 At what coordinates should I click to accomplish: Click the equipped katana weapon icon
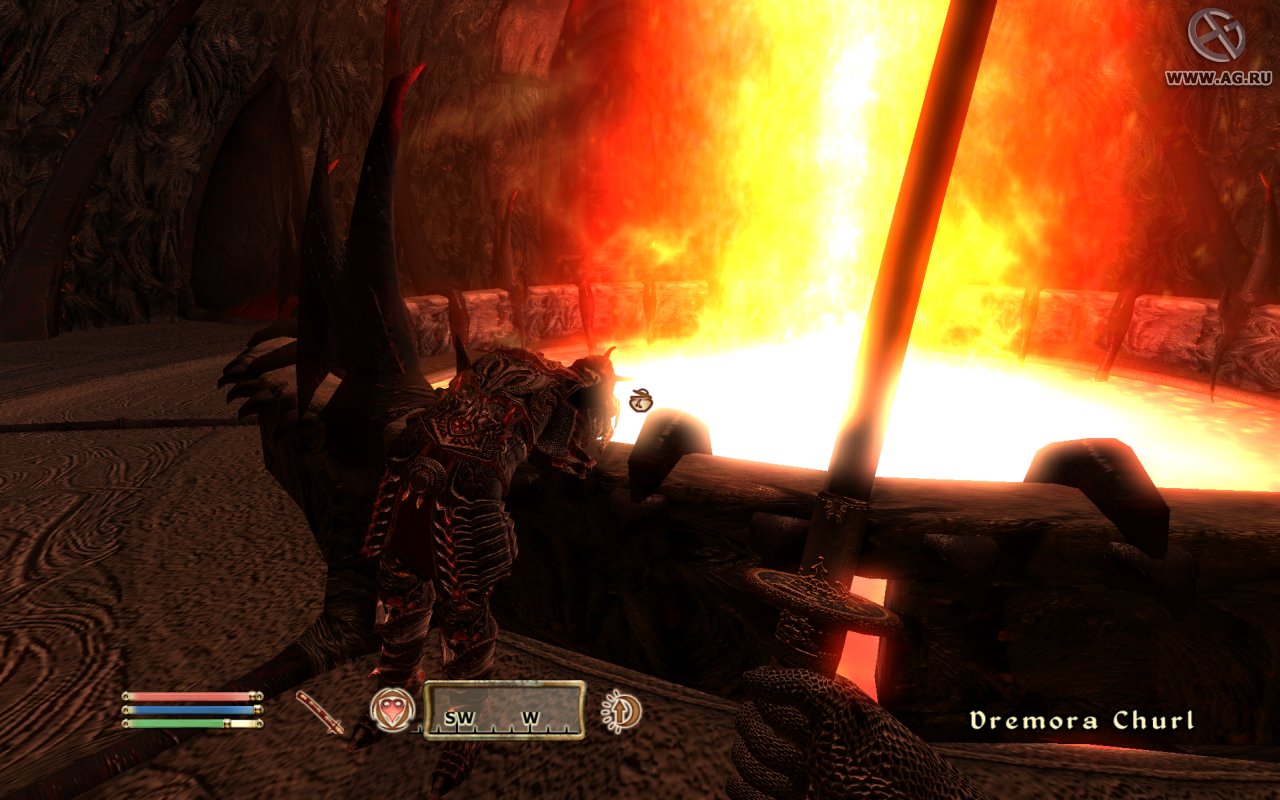tap(319, 711)
